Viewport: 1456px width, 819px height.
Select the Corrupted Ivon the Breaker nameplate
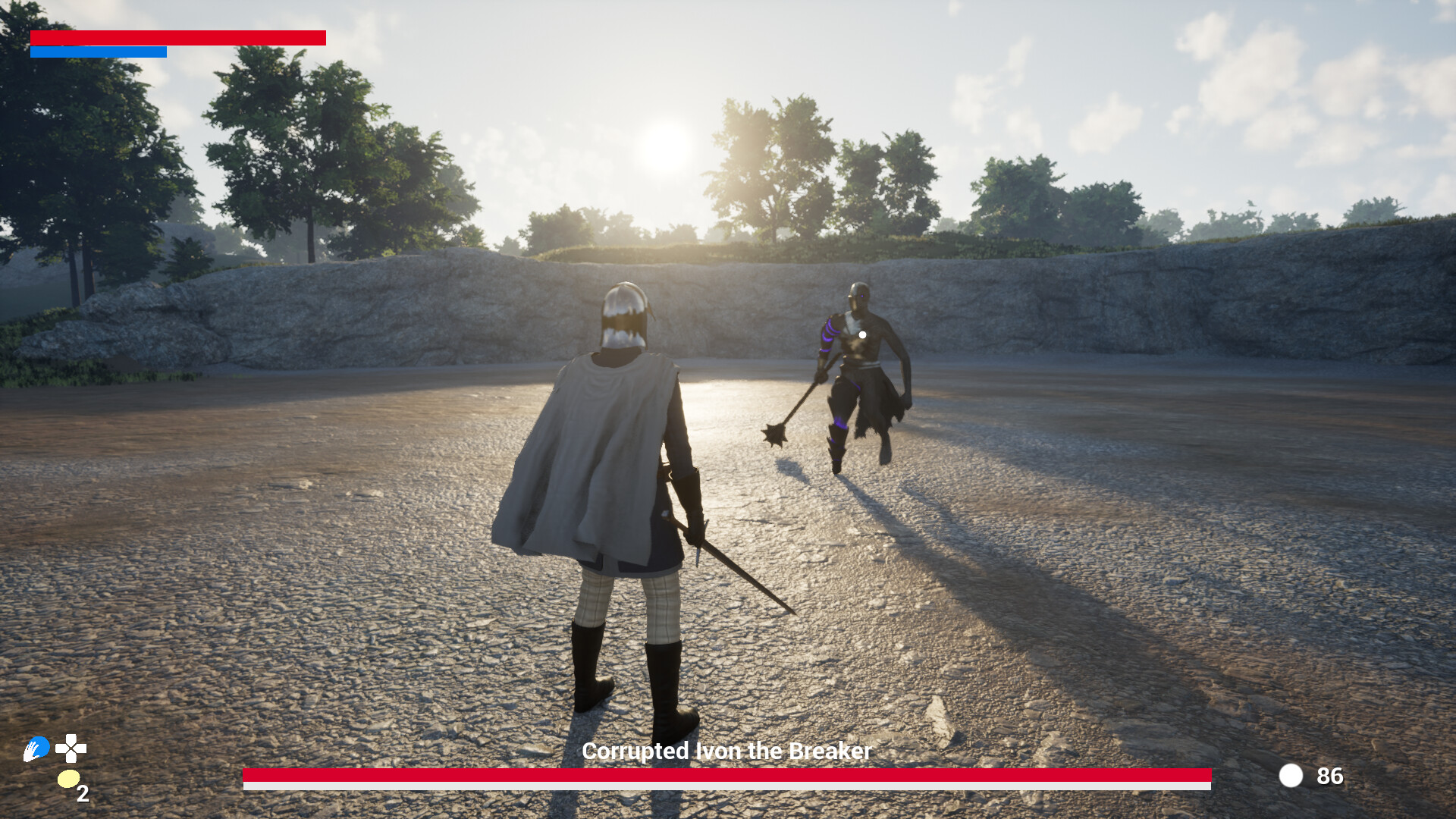click(x=726, y=752)
